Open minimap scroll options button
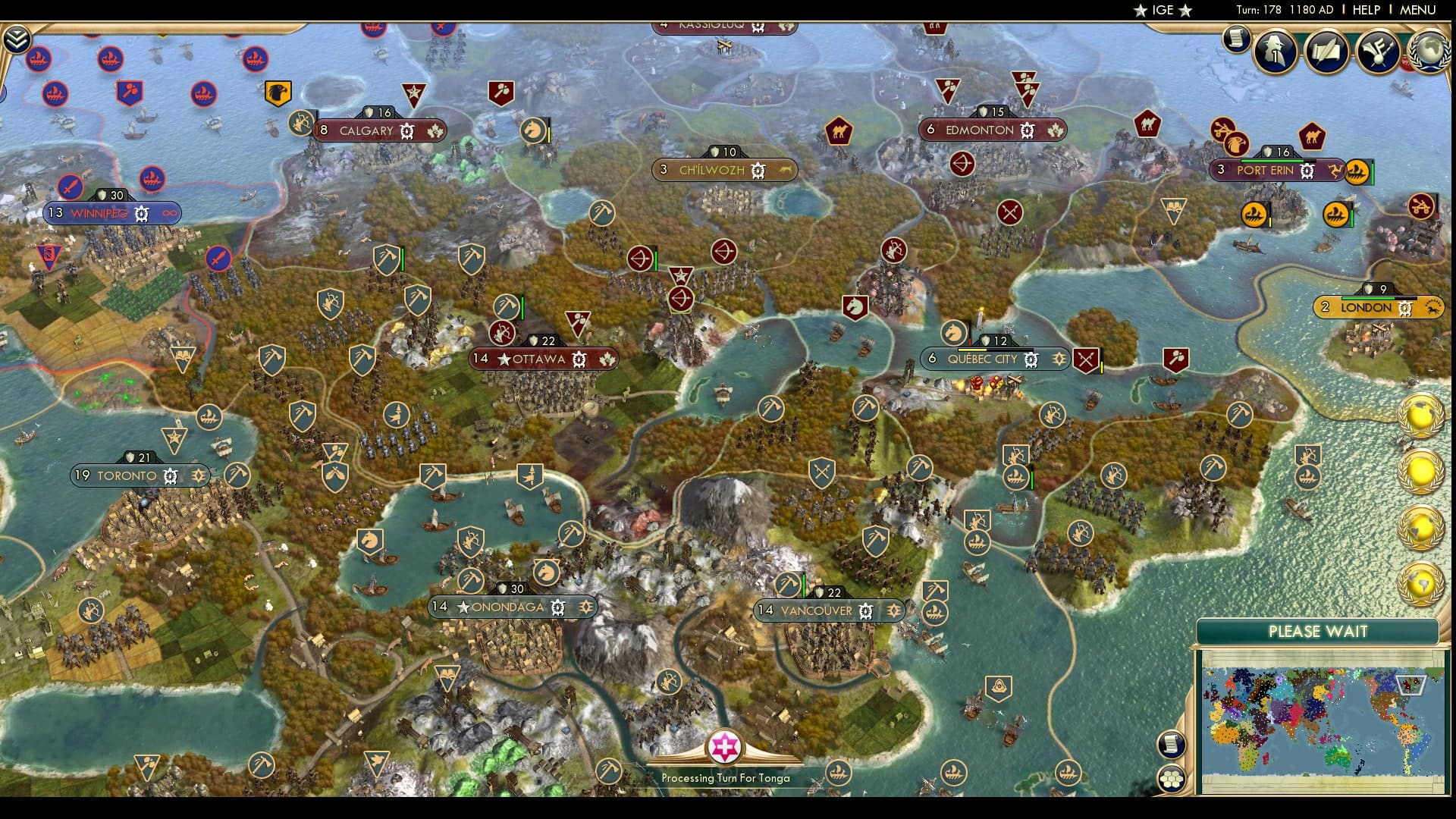 (x=1171, y=744)
